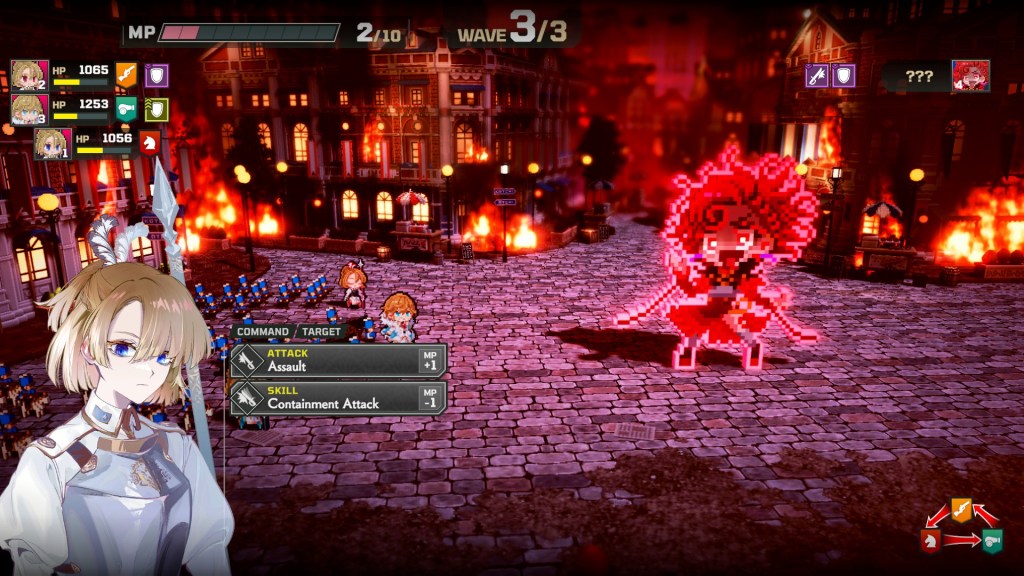The width and height of the screenshot is (1024, 576).
Task: Inspect the party's purple shield debuff icon
Action: 157,75
